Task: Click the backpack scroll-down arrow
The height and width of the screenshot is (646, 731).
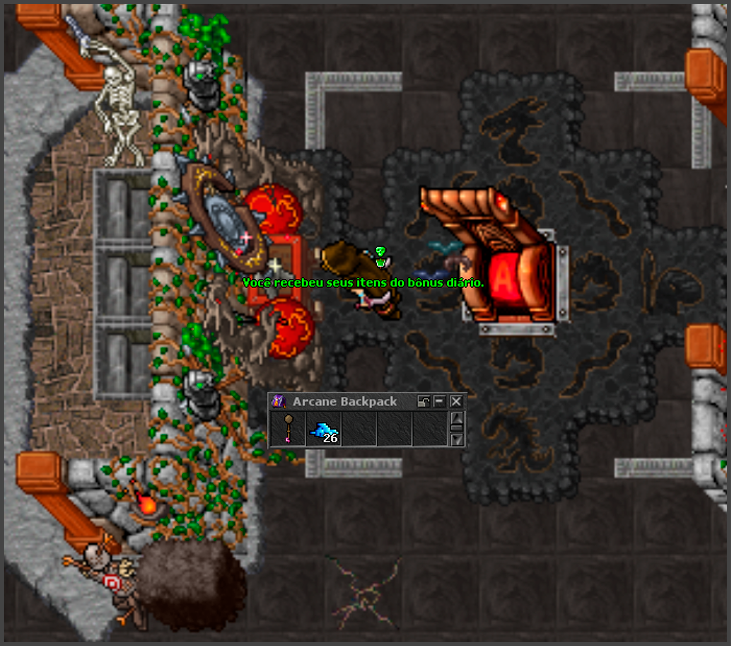Action: pos(457,439)
